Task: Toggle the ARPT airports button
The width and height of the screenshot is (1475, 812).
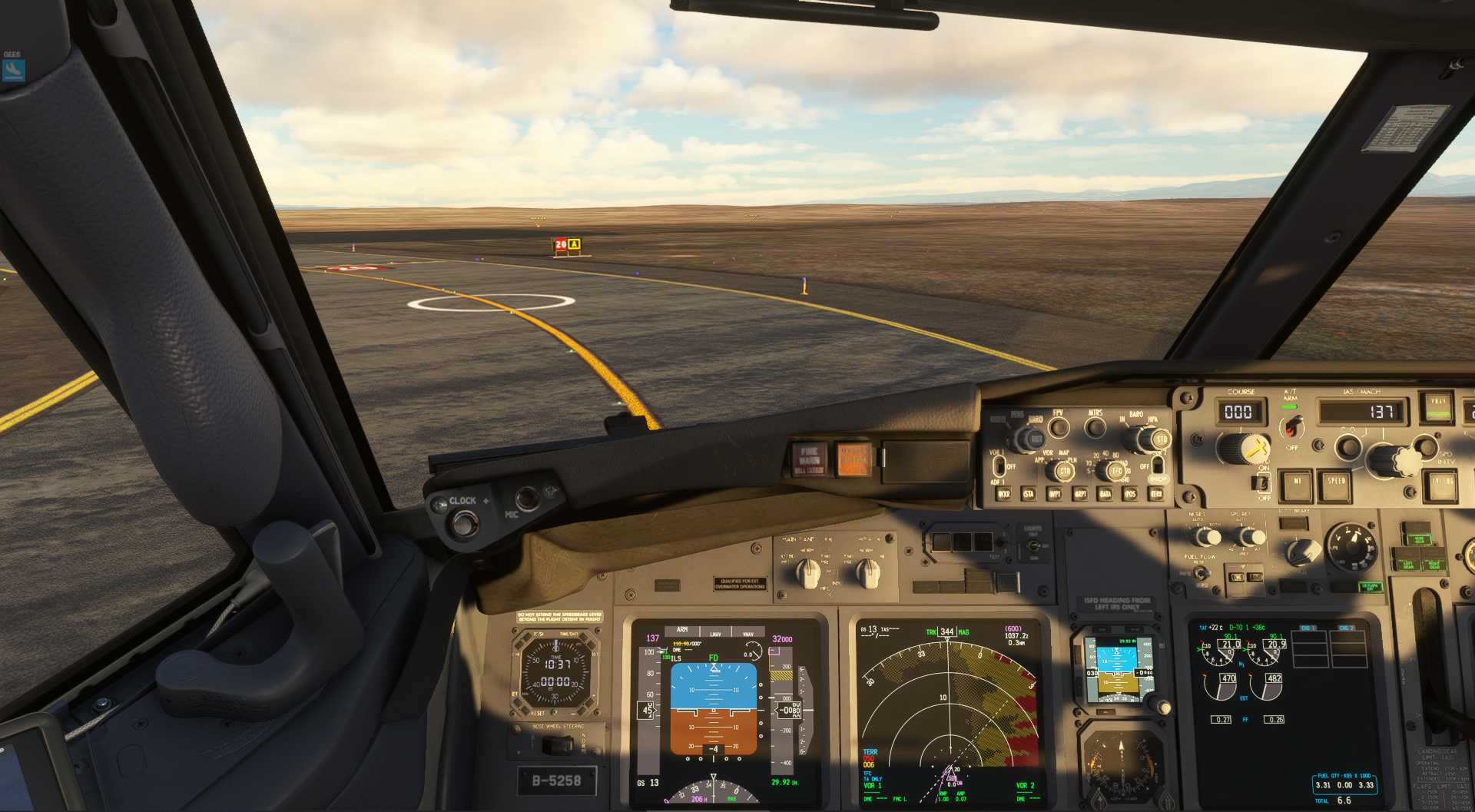Action: (1079, 494)
